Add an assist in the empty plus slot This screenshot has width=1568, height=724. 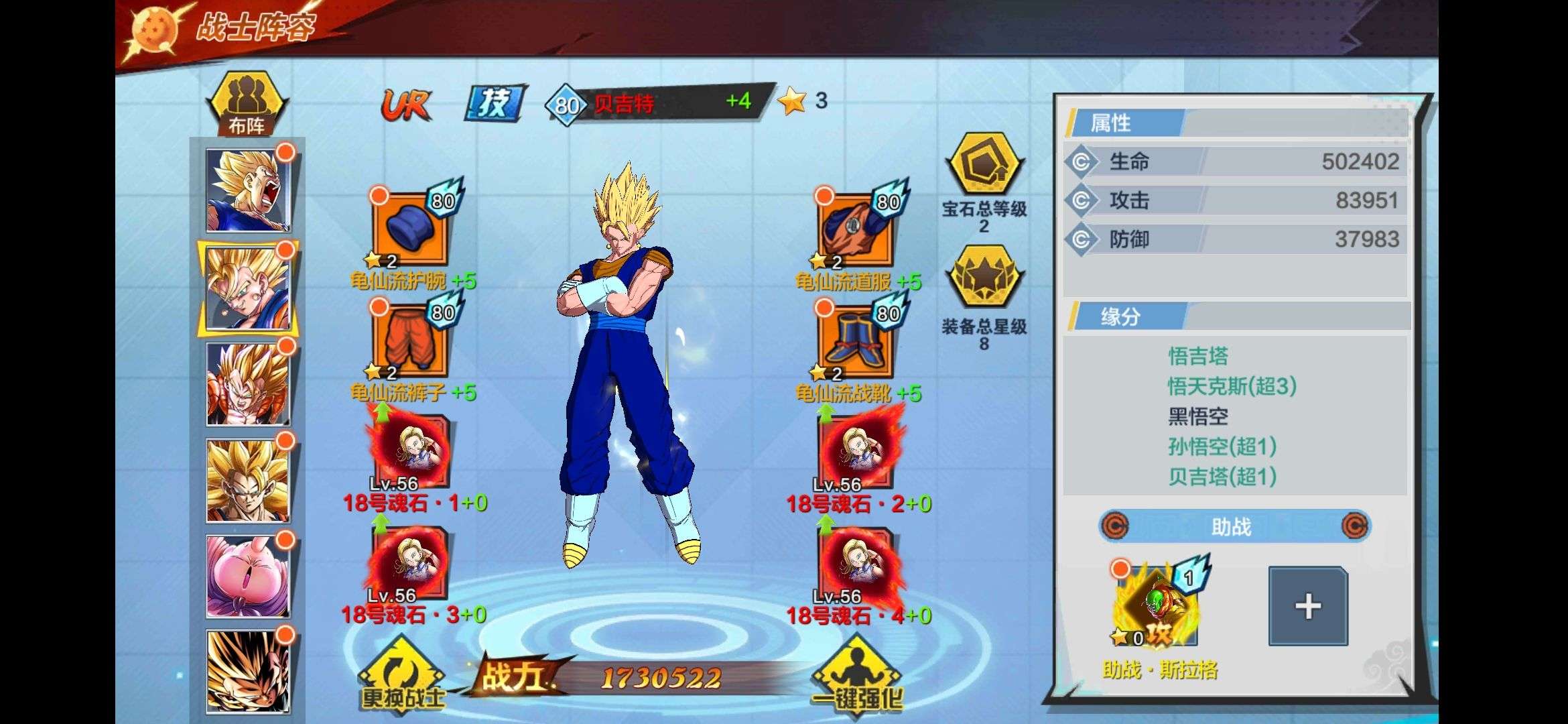[1307, 606]
